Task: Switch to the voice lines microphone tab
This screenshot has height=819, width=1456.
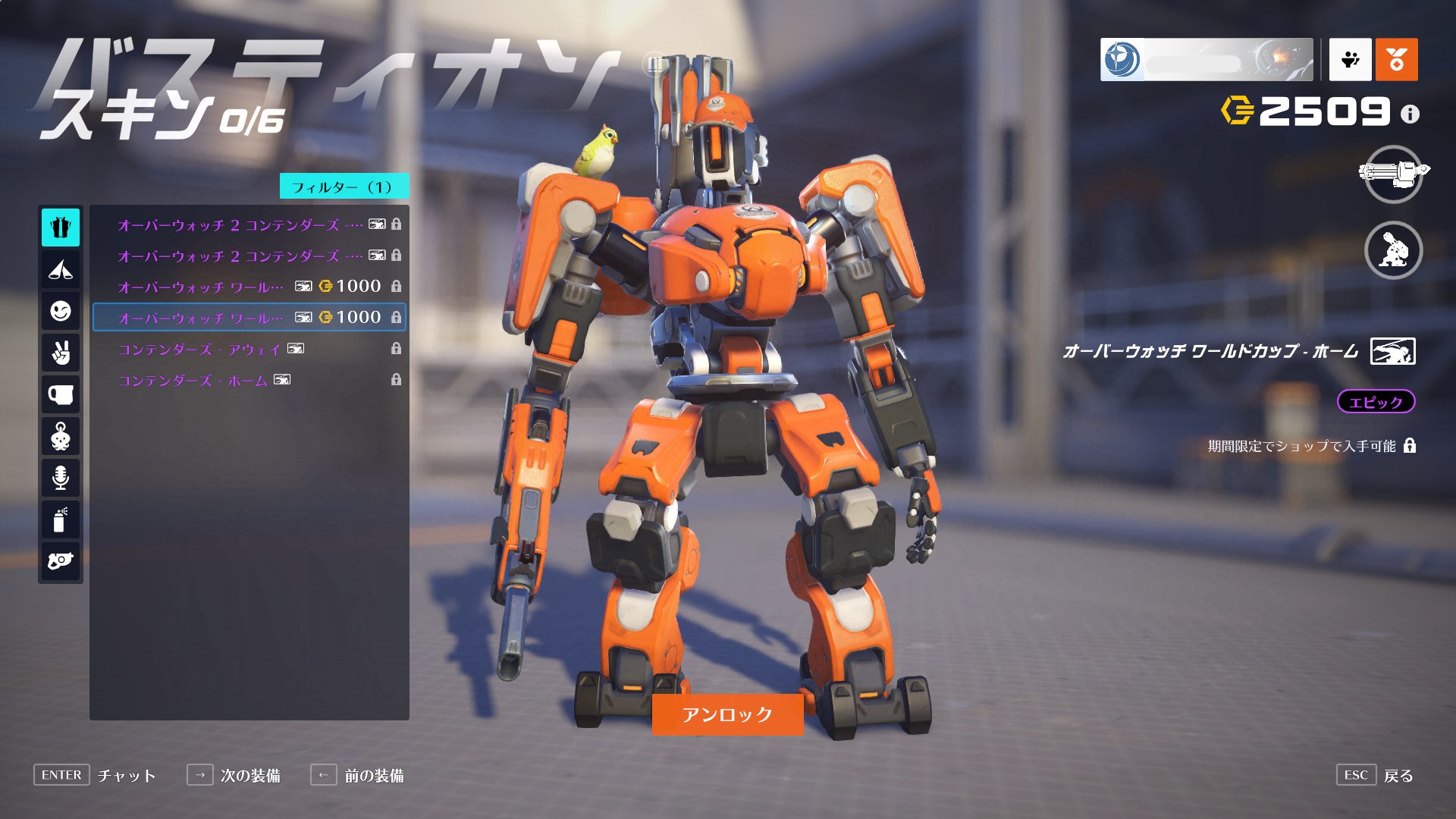Action: [x=61, y=477]
